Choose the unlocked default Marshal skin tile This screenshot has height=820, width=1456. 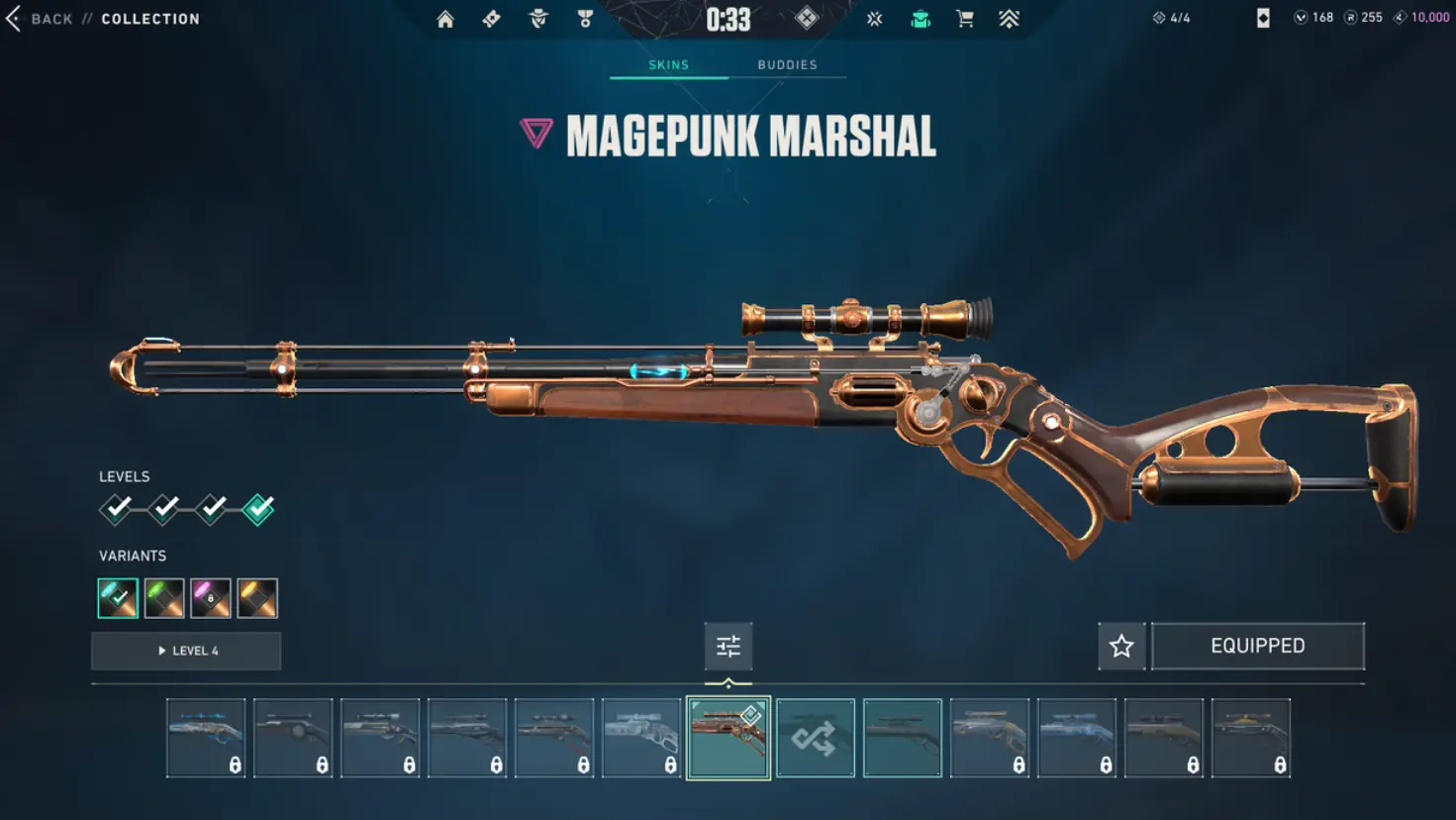pos(903,739)
